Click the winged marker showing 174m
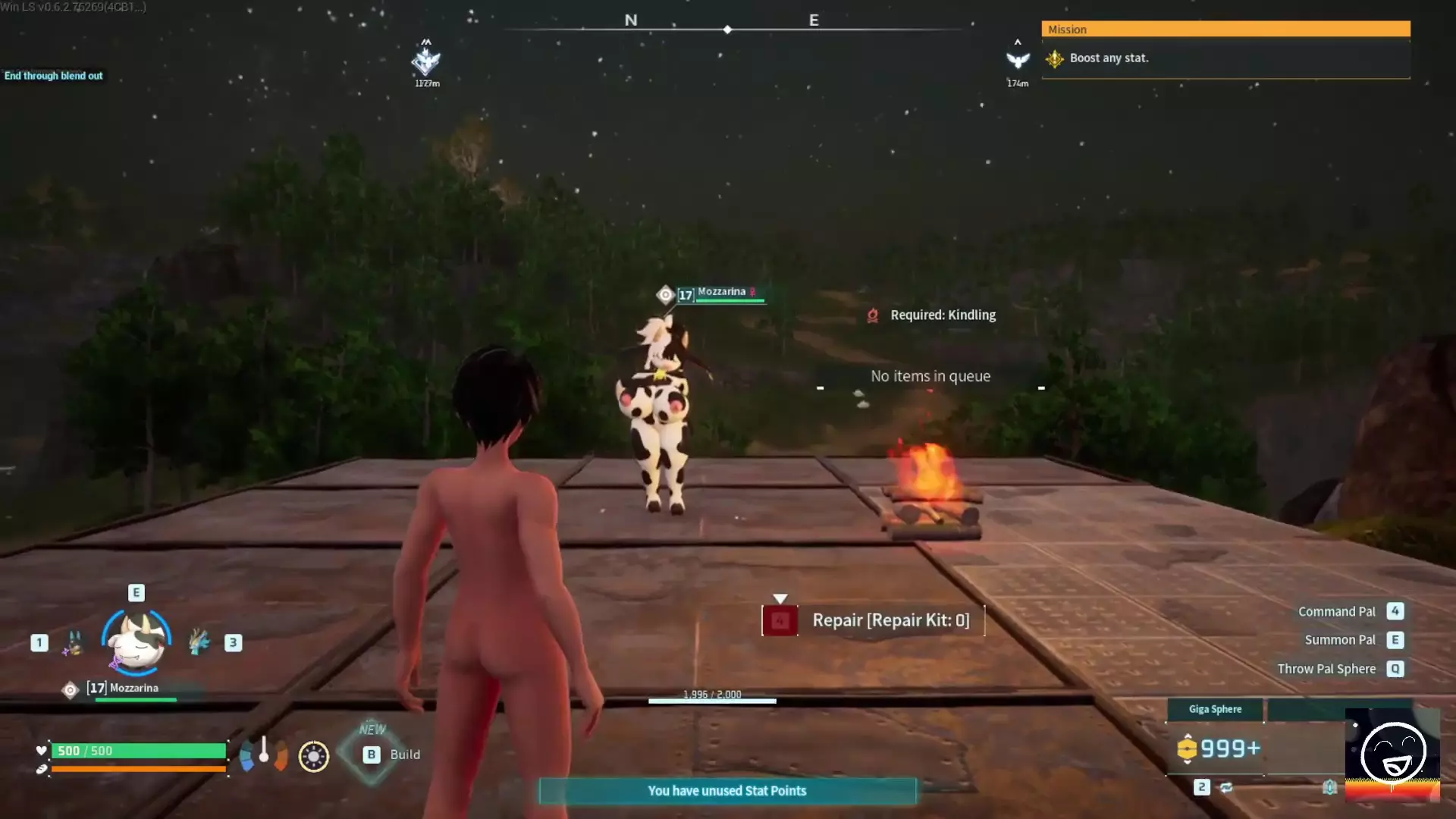The image size is (1456, 819). pos(1018,61)
